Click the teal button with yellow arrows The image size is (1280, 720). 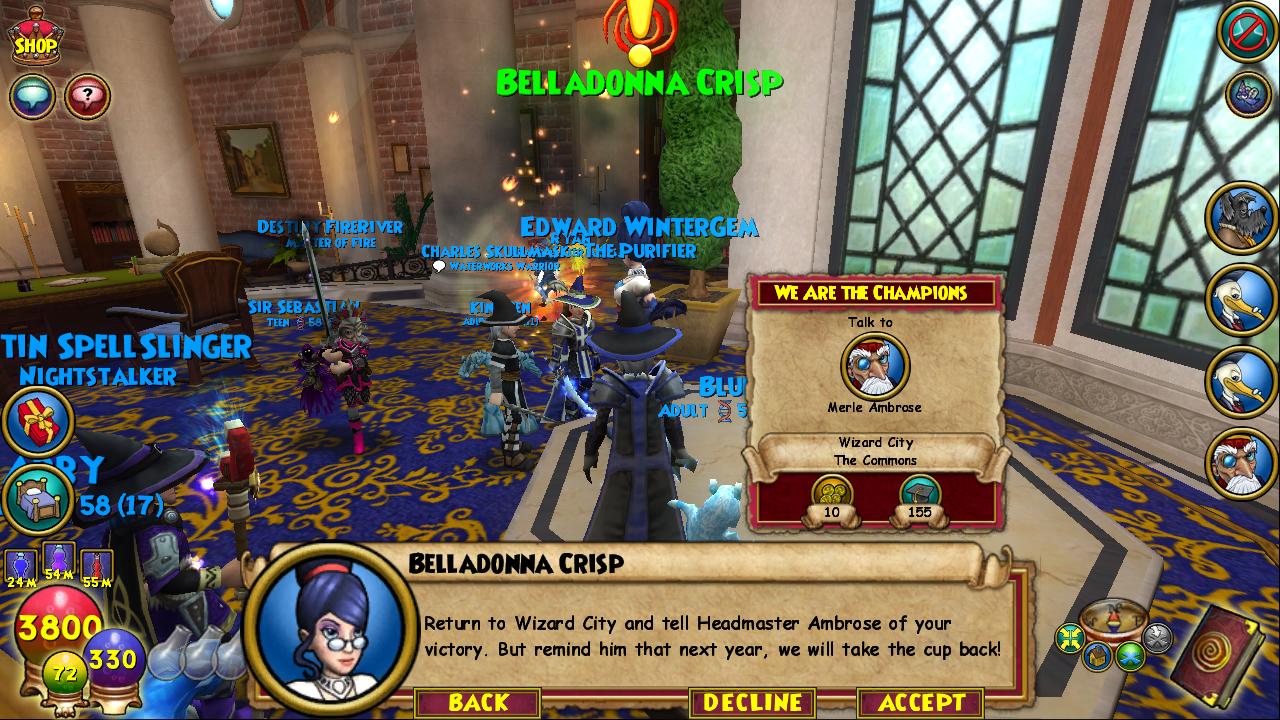tap(1071, 637)
